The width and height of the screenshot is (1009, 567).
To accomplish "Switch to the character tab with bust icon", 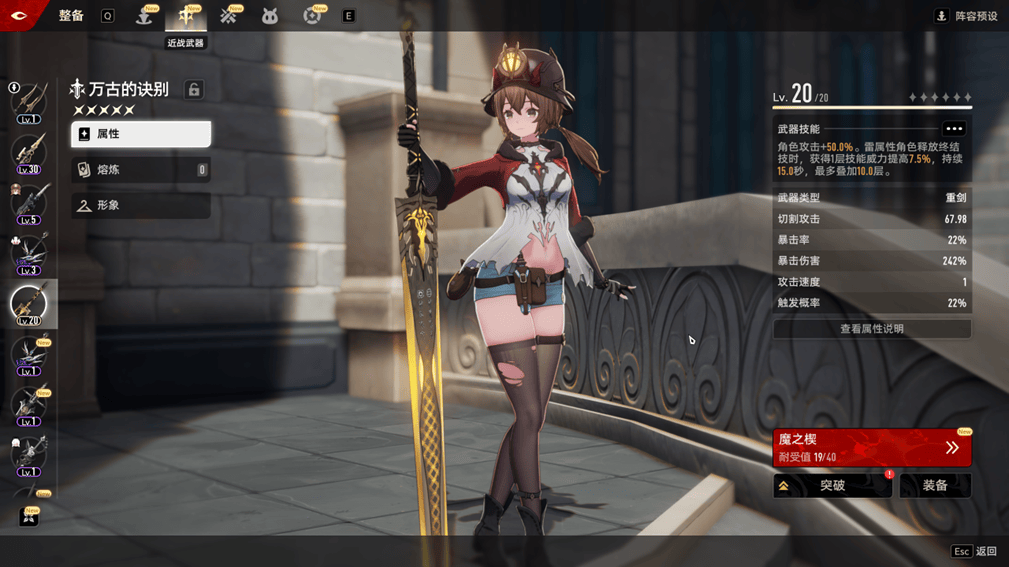I will coord(144,16).
